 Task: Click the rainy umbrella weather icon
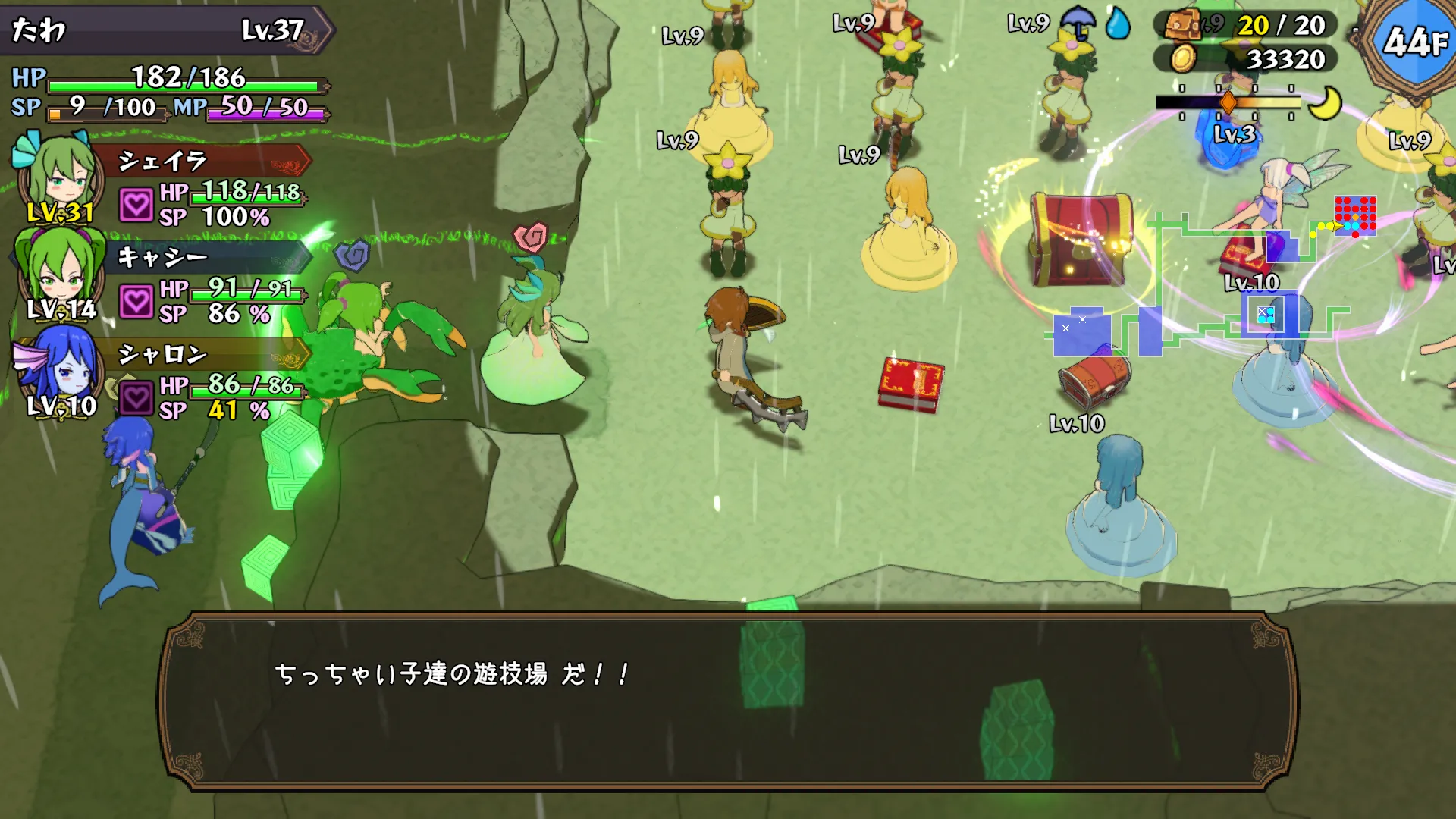(x=1077, y=23)
